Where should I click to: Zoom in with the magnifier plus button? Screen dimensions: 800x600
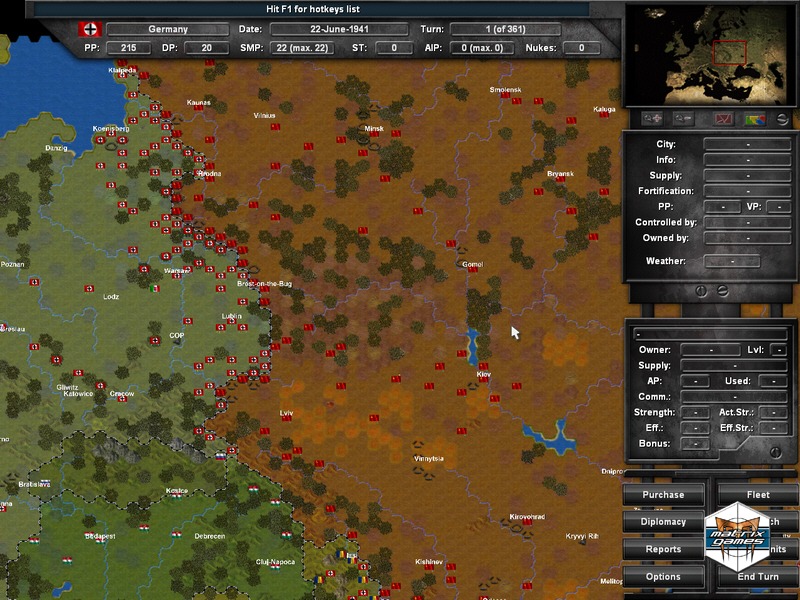pos(653,118)
